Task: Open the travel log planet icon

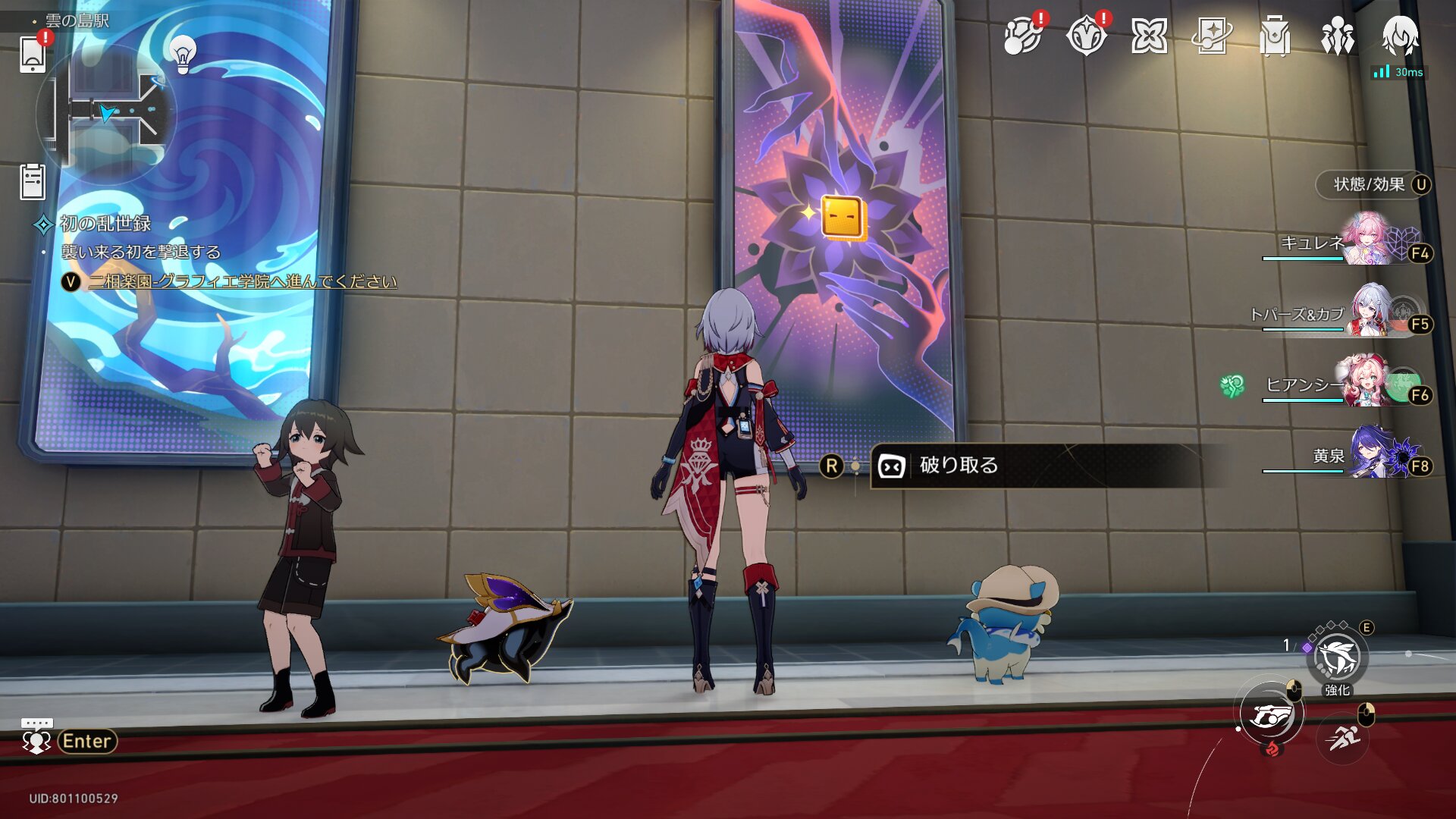Action: click(x=1022, y=36)
